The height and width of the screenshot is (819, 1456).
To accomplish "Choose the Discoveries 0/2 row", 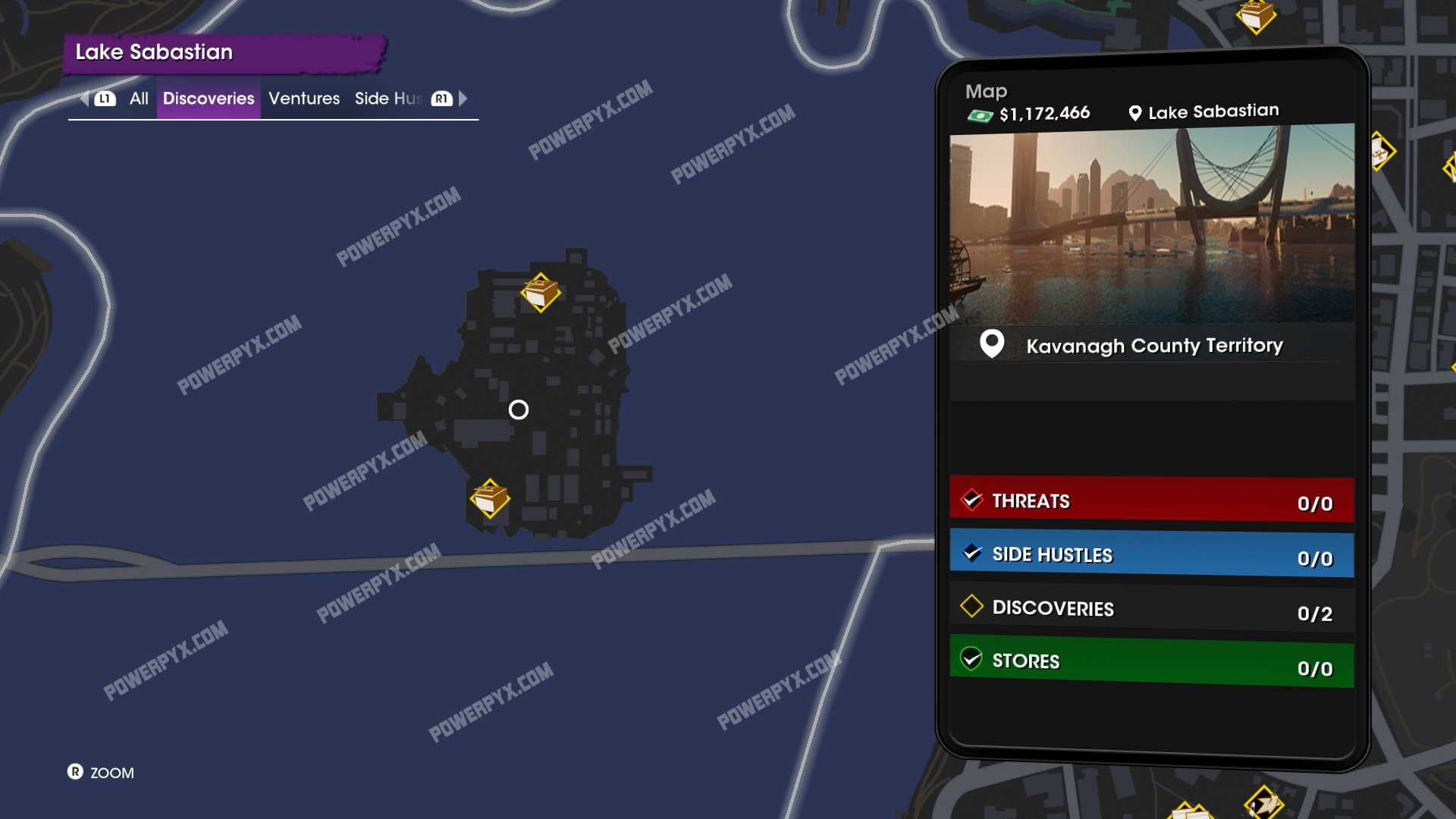I will [x=1151, y=609].
